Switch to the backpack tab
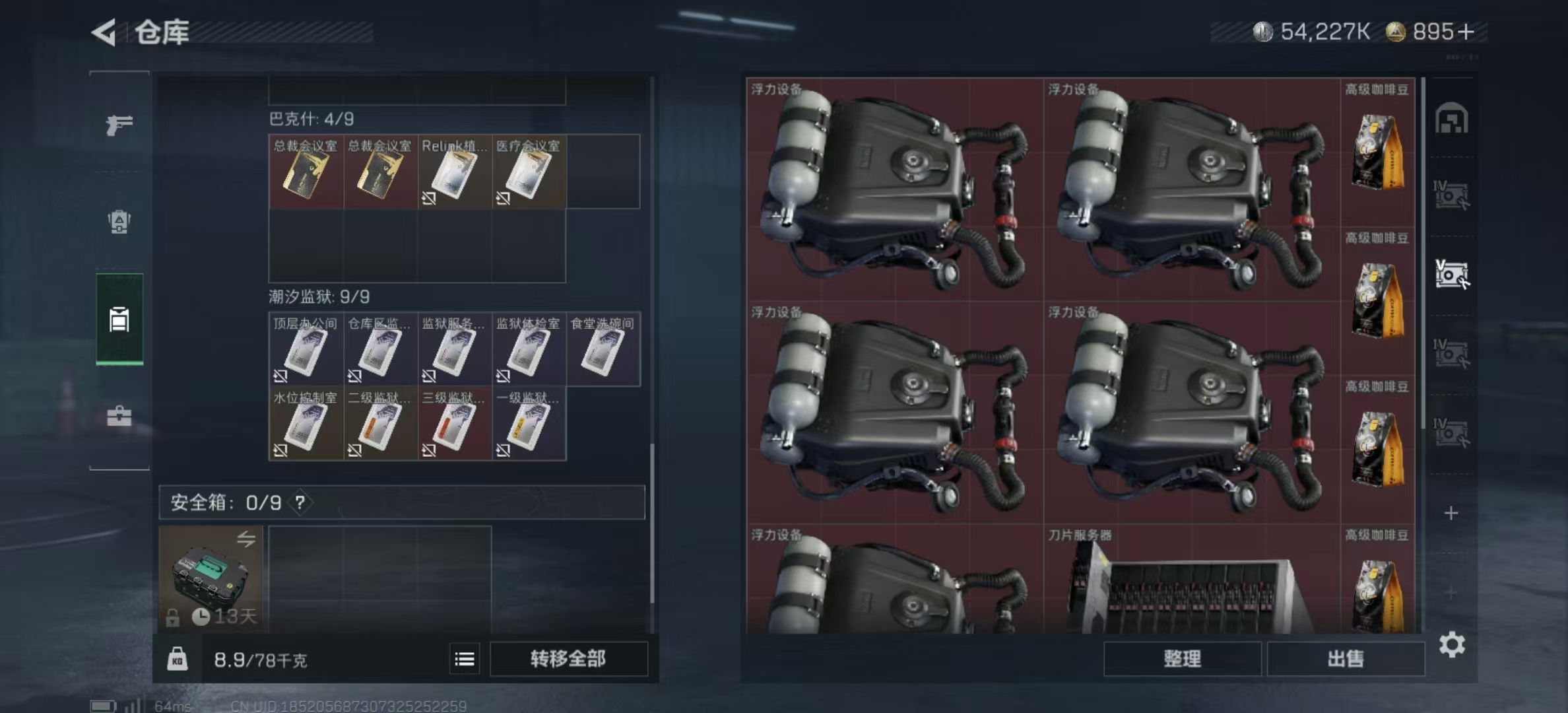 coord(119,222)
